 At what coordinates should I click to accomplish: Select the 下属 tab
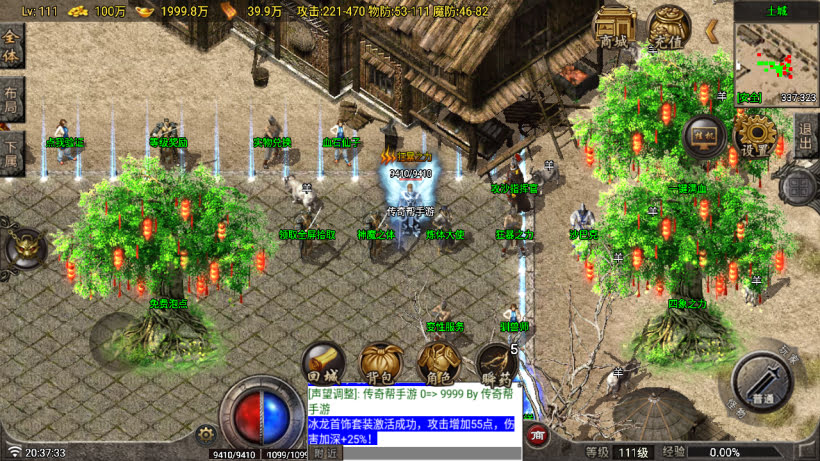coord(11,153)
